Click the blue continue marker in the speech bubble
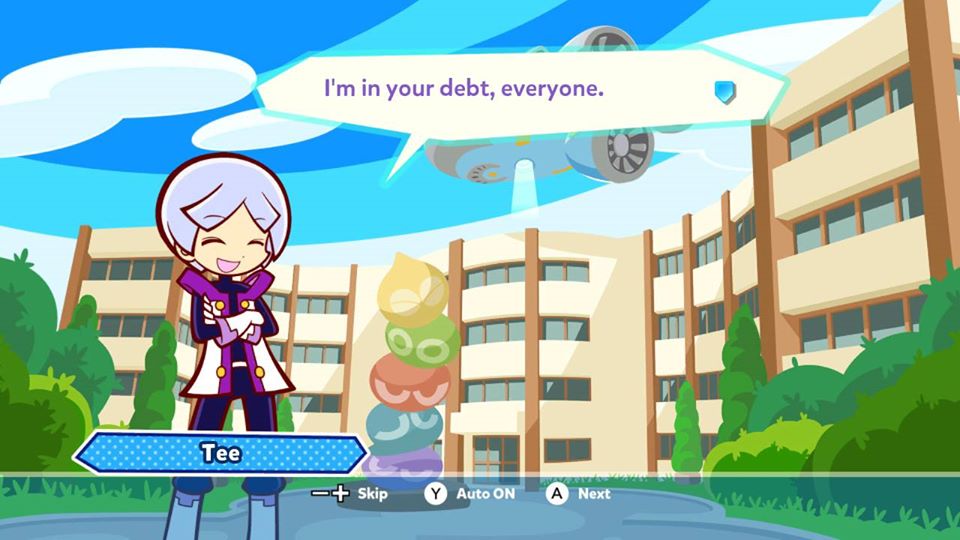This screenshot has height=540, width=960. 725,92
